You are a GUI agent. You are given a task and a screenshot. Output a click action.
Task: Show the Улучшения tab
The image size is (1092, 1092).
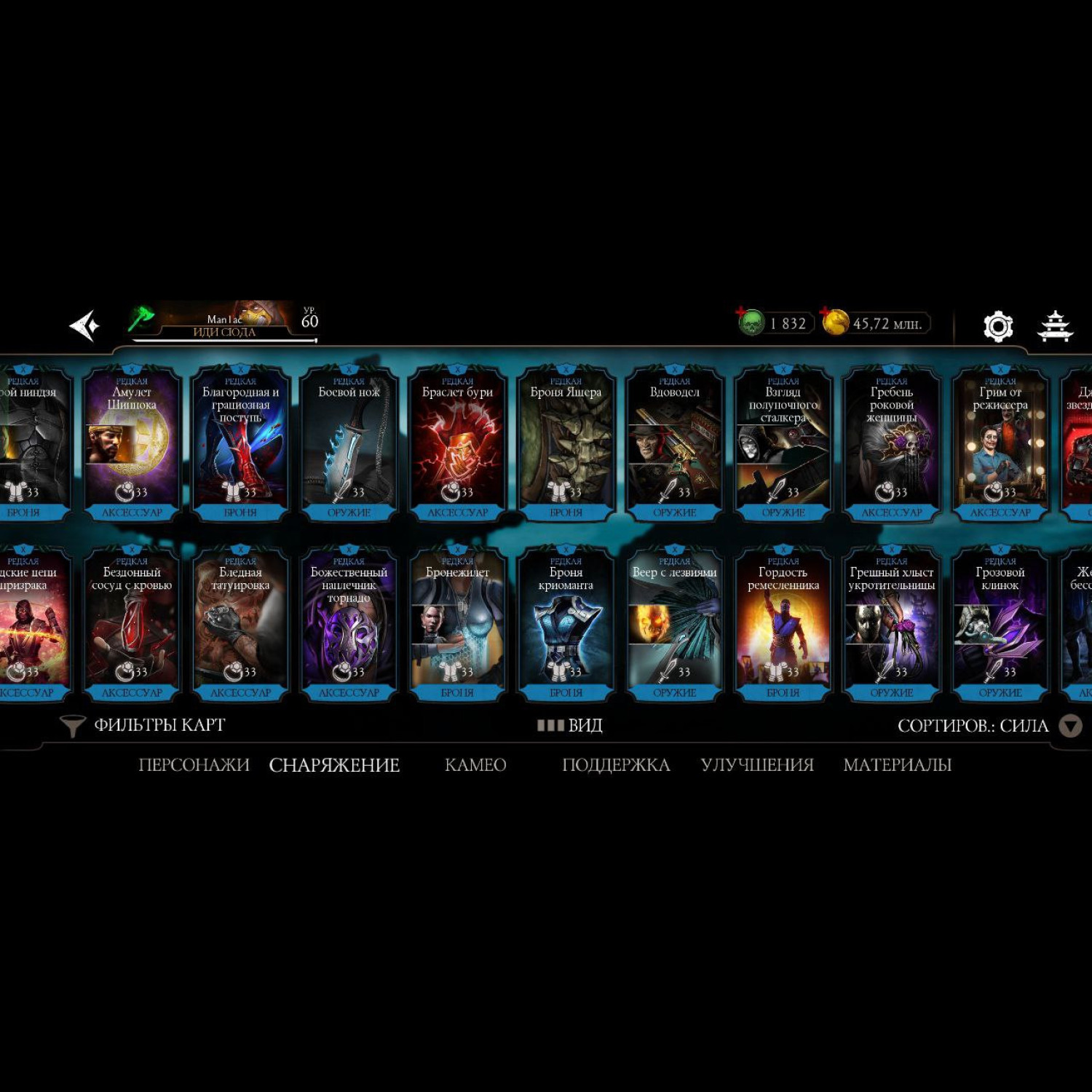pos(757,764)
